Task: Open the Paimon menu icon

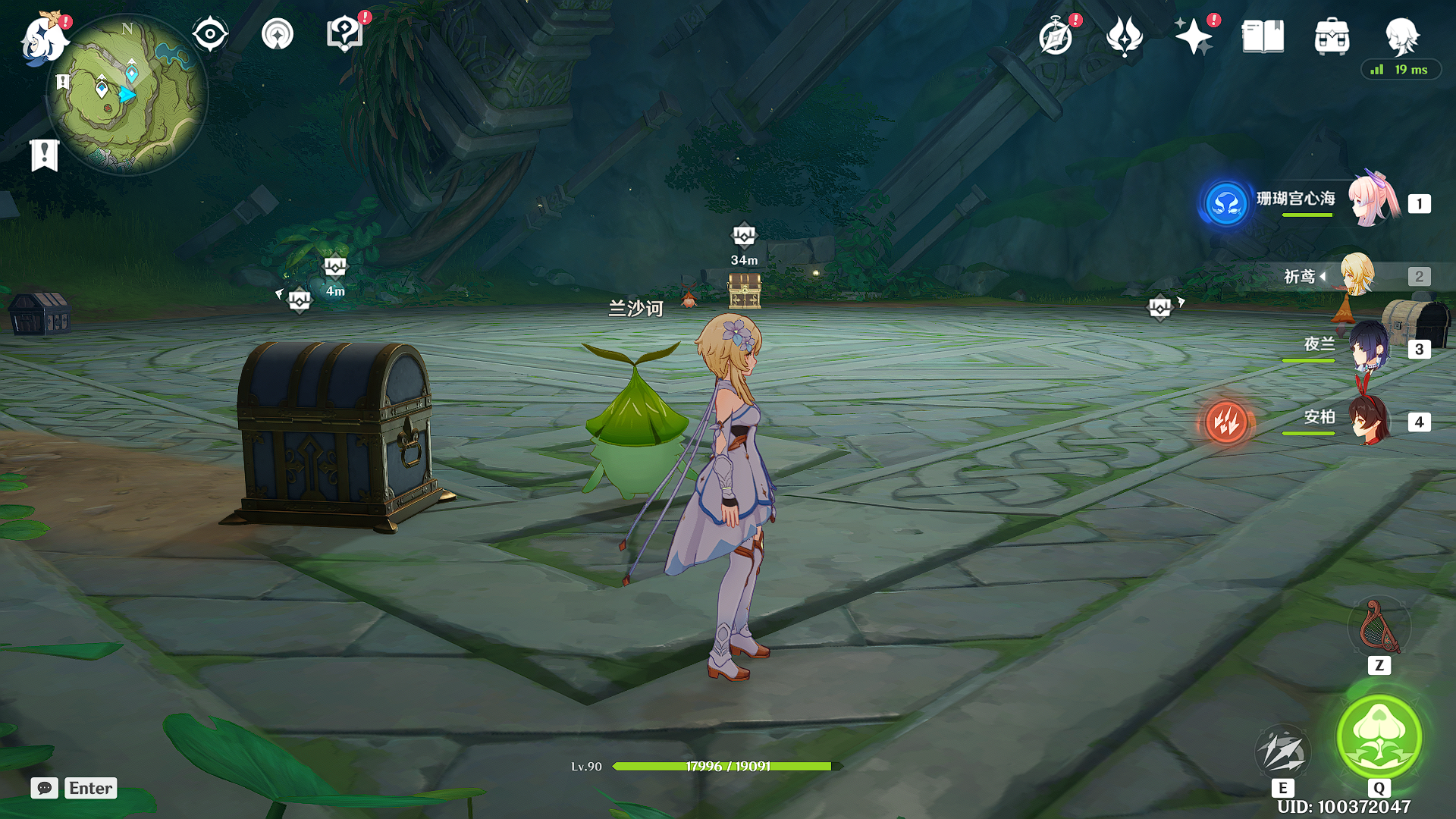Action: [x=42, y=38]
